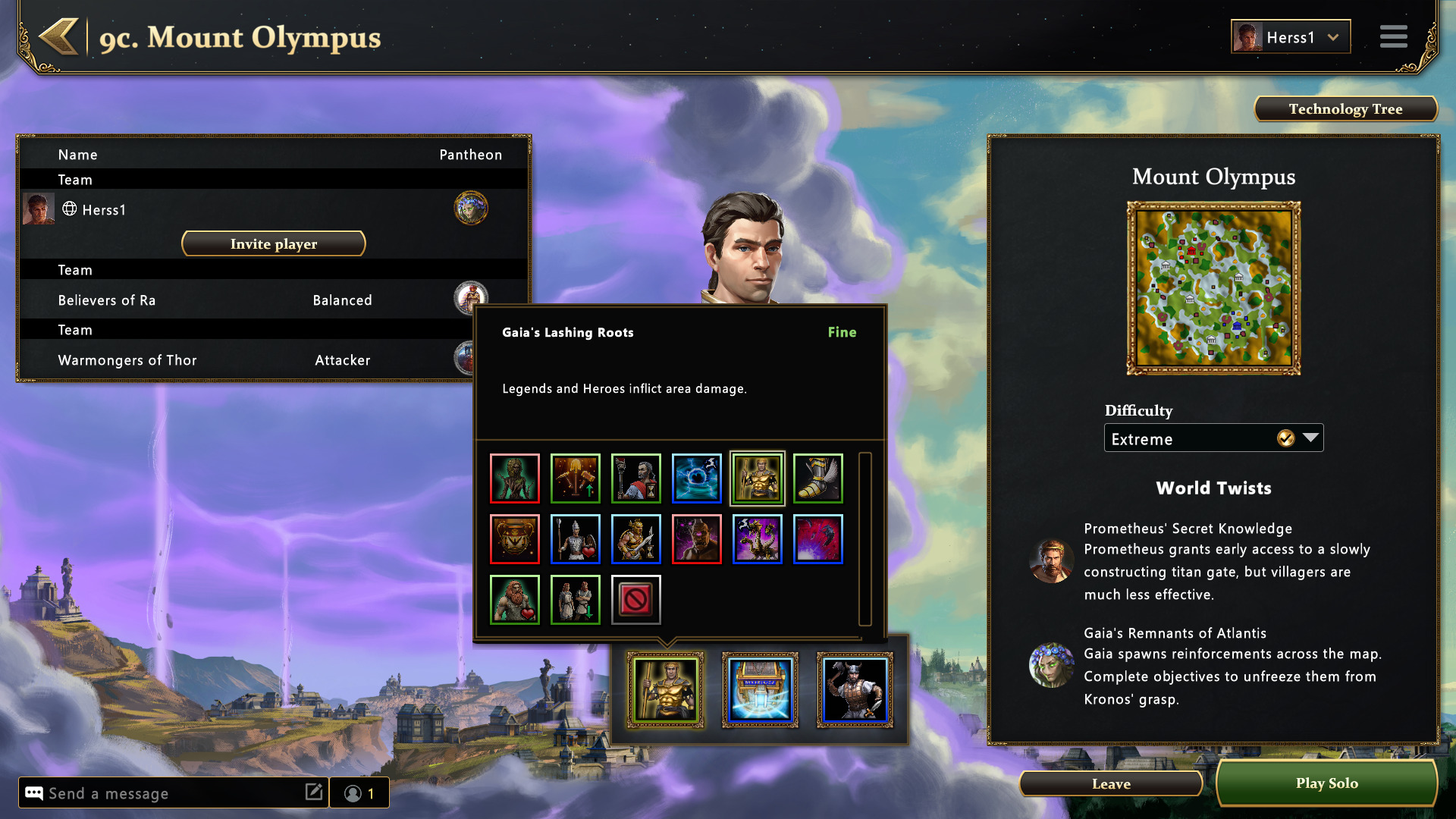Select the glowing treasure chest blessing slot

(x=760, y=690)
